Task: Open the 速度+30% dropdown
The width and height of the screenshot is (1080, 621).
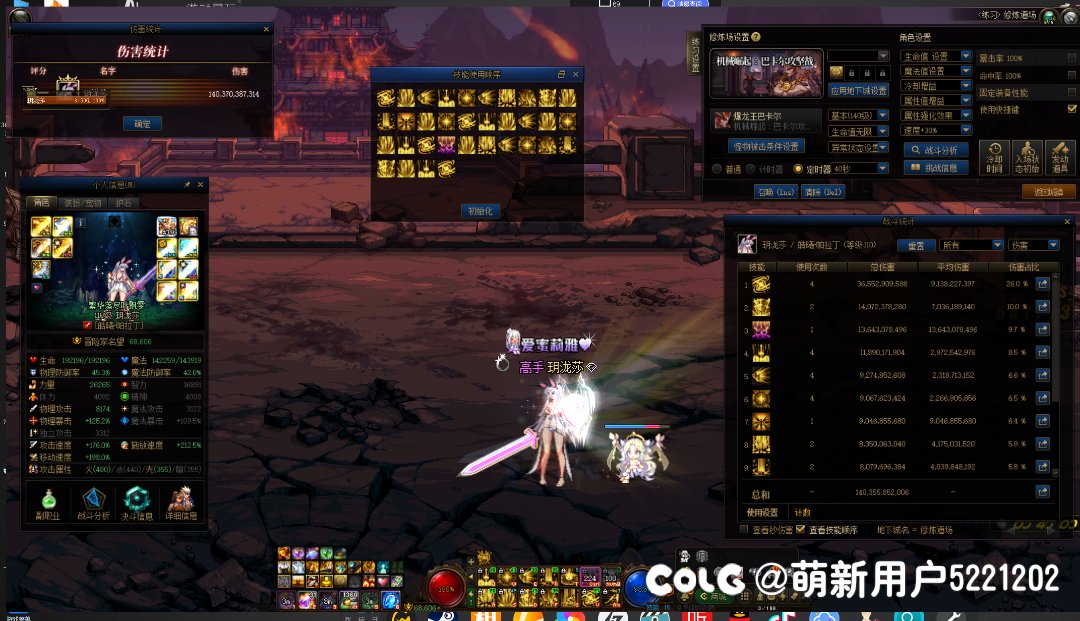Action: (x=966, y=130)
